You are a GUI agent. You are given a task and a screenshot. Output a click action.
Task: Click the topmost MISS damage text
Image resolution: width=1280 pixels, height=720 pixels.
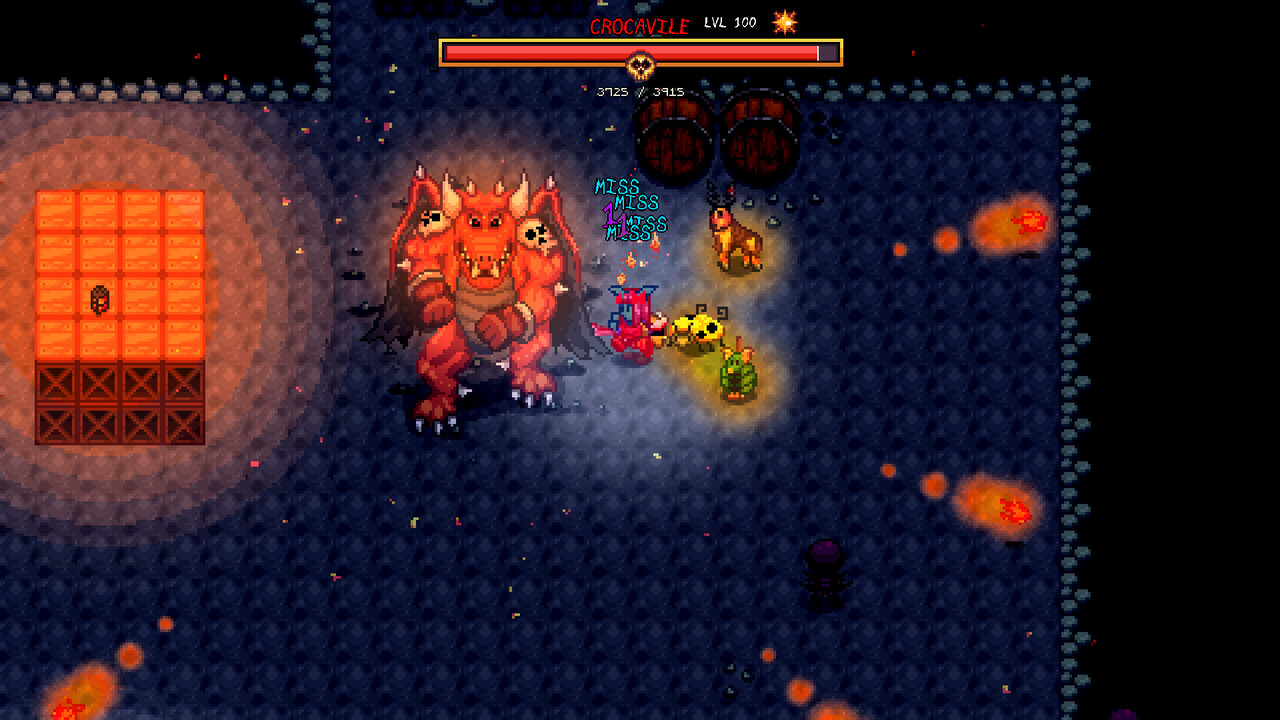(620, 186)
